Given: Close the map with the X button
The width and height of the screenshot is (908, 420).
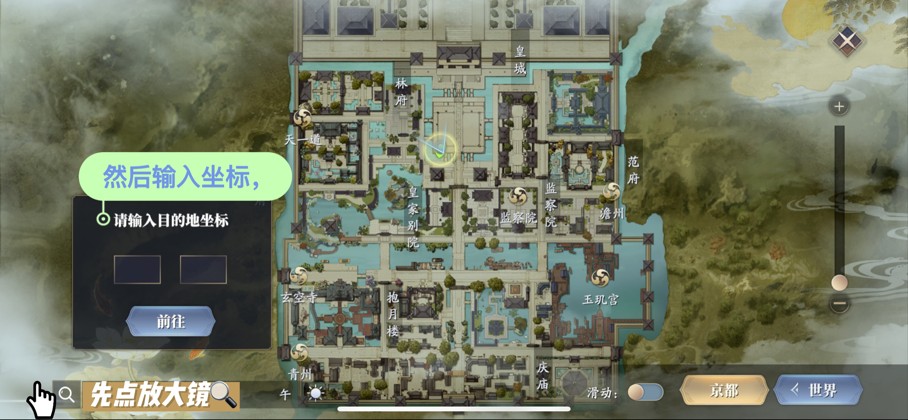Looking at the screenshot, I should pyautogui.click(x=848, y=41).
